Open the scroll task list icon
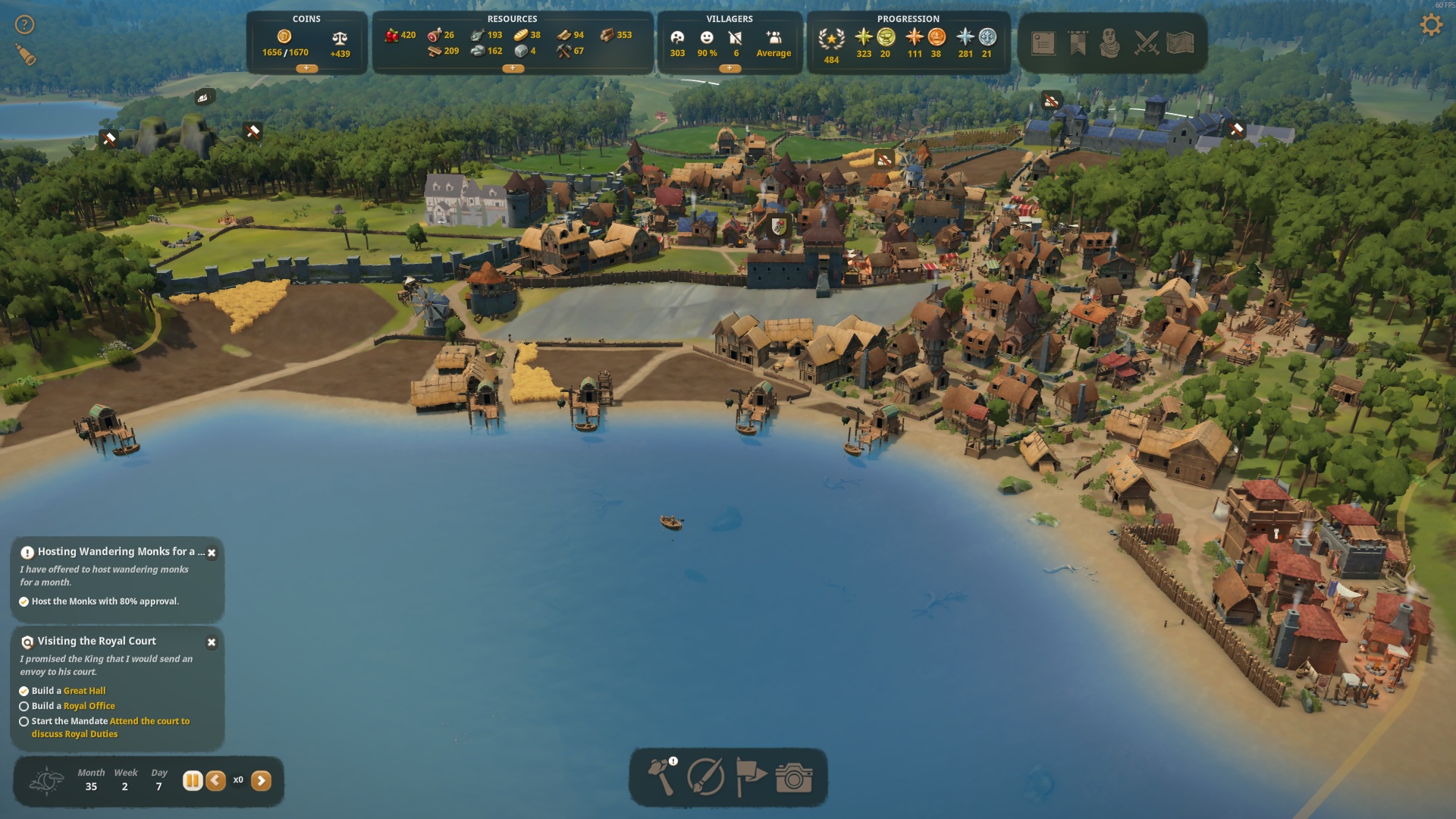Screen dimensions: 1456x819 (1043, 43)
